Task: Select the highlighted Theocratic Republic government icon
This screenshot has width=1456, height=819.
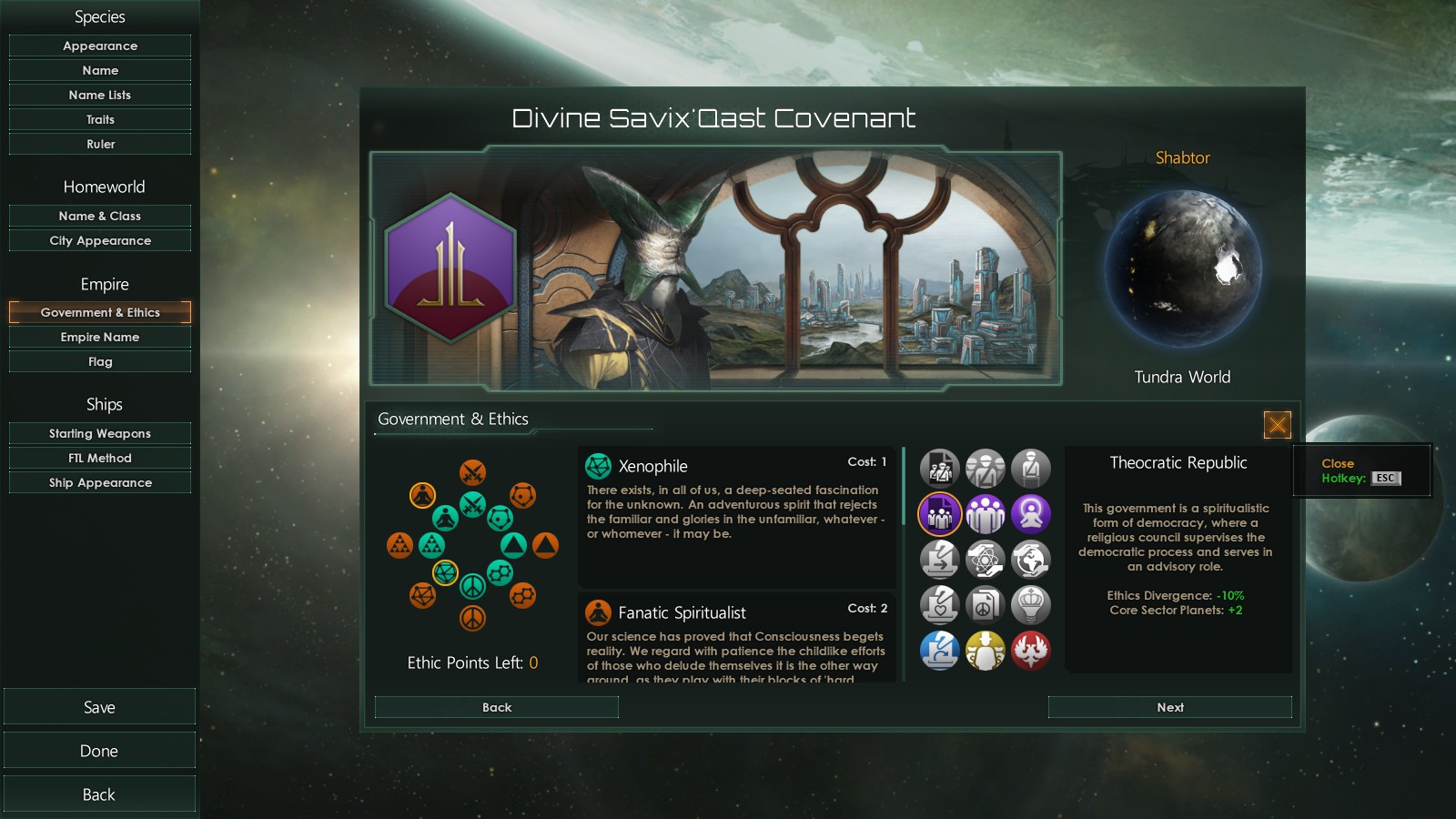Action: (939, 514)
